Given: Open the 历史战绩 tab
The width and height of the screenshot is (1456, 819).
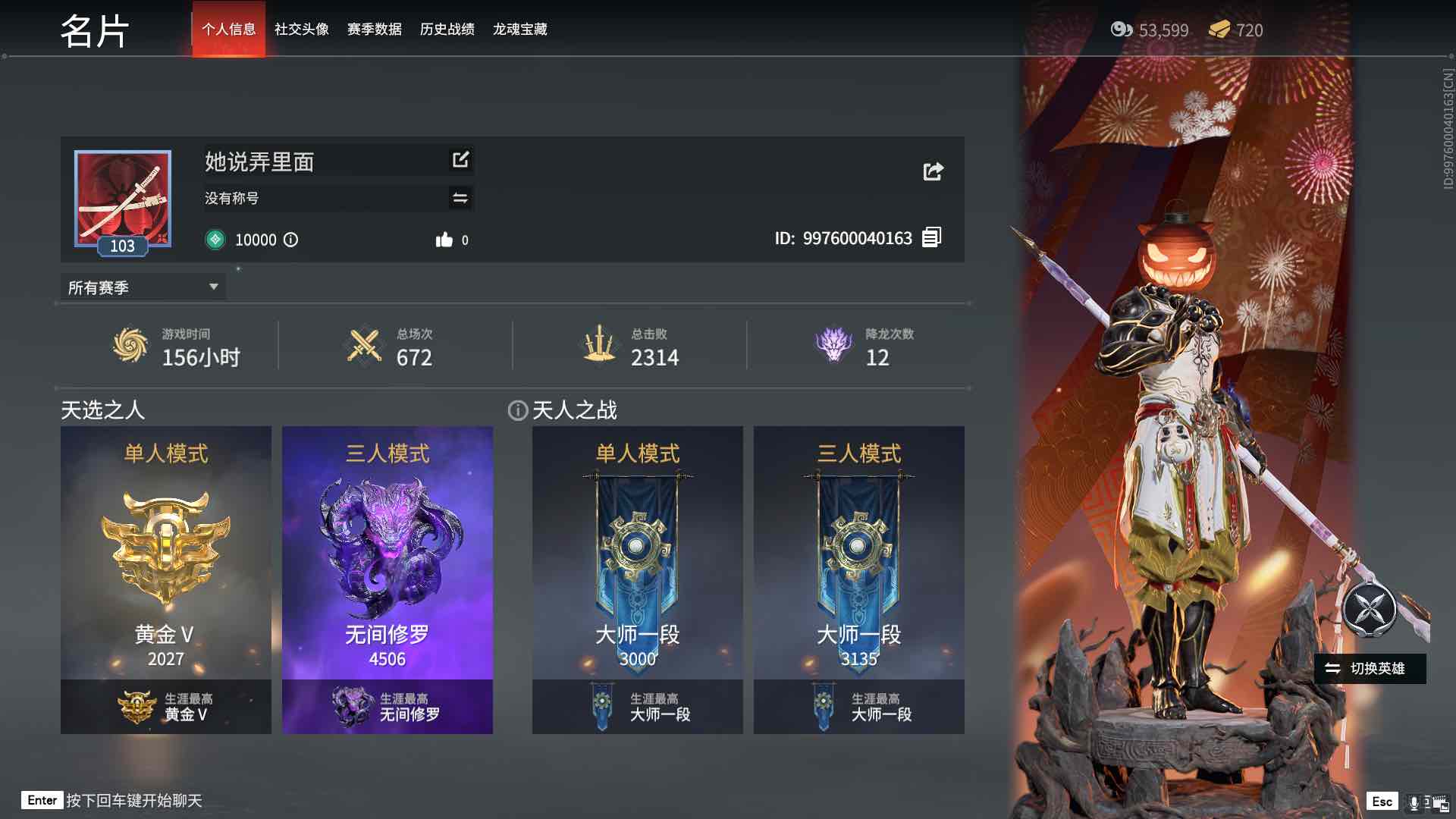Looking at the screenshot, I should [447, 30].
